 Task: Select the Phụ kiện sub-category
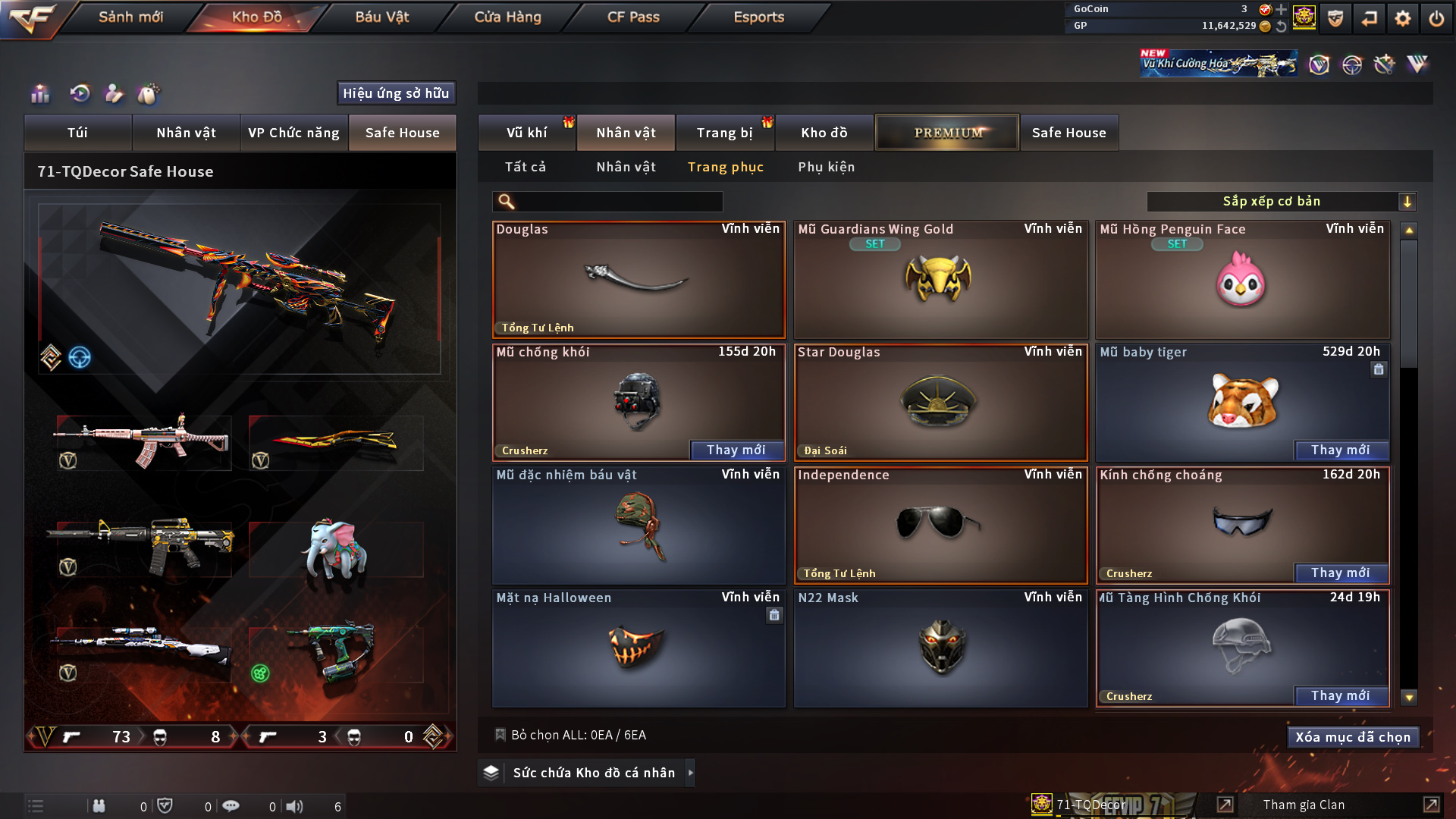tap(826, 167)
